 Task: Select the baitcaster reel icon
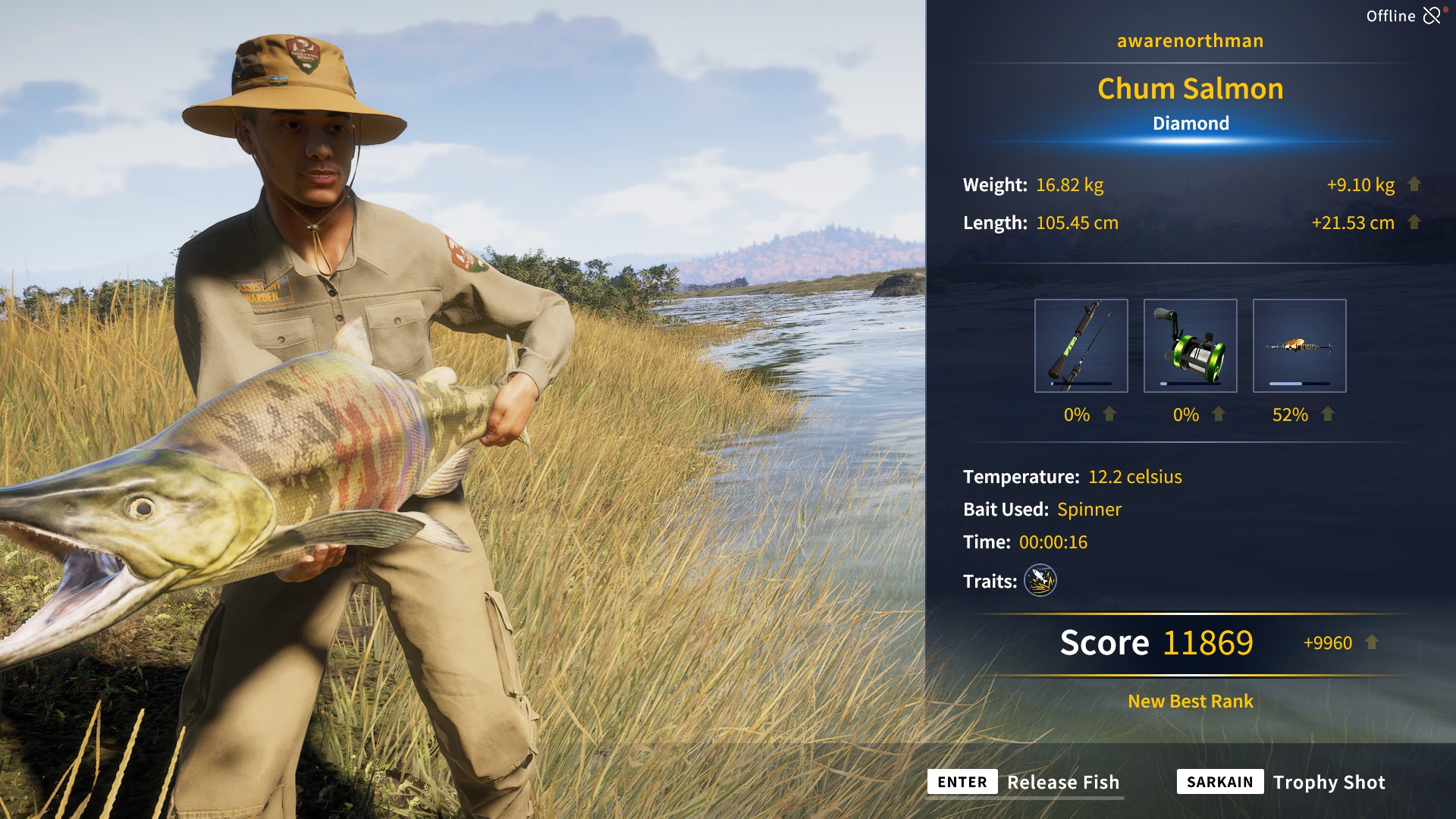pyautogui.click(x=1191, y=345)
